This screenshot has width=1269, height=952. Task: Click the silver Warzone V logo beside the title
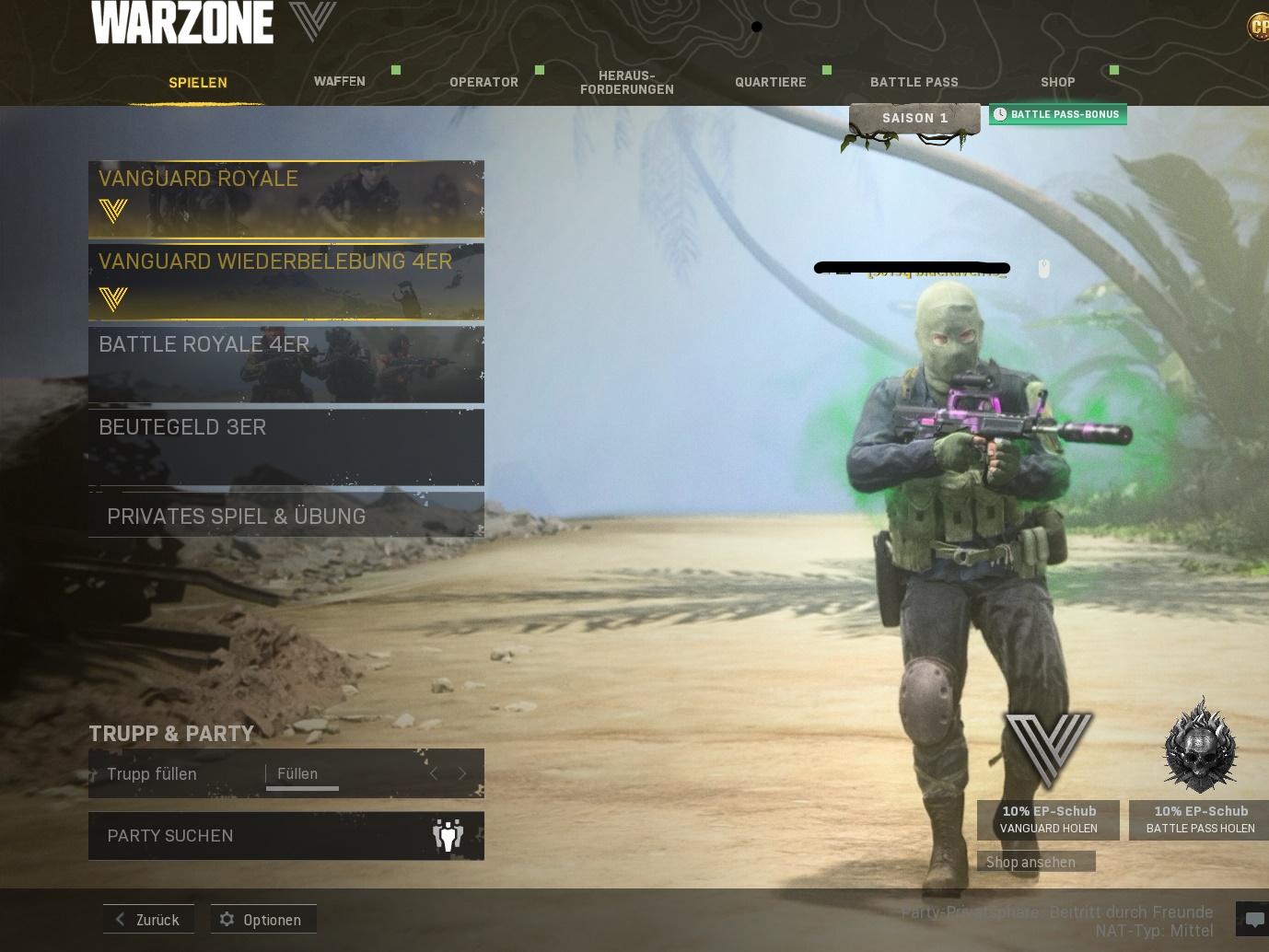point(314,20)
